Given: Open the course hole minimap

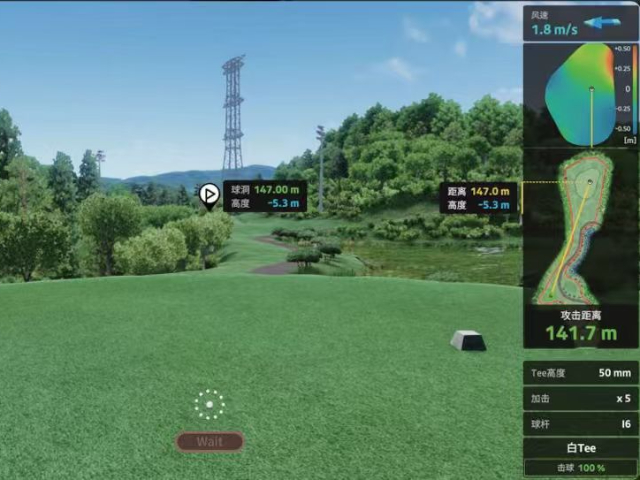Looking at the screenshot, I should (580, 227).
